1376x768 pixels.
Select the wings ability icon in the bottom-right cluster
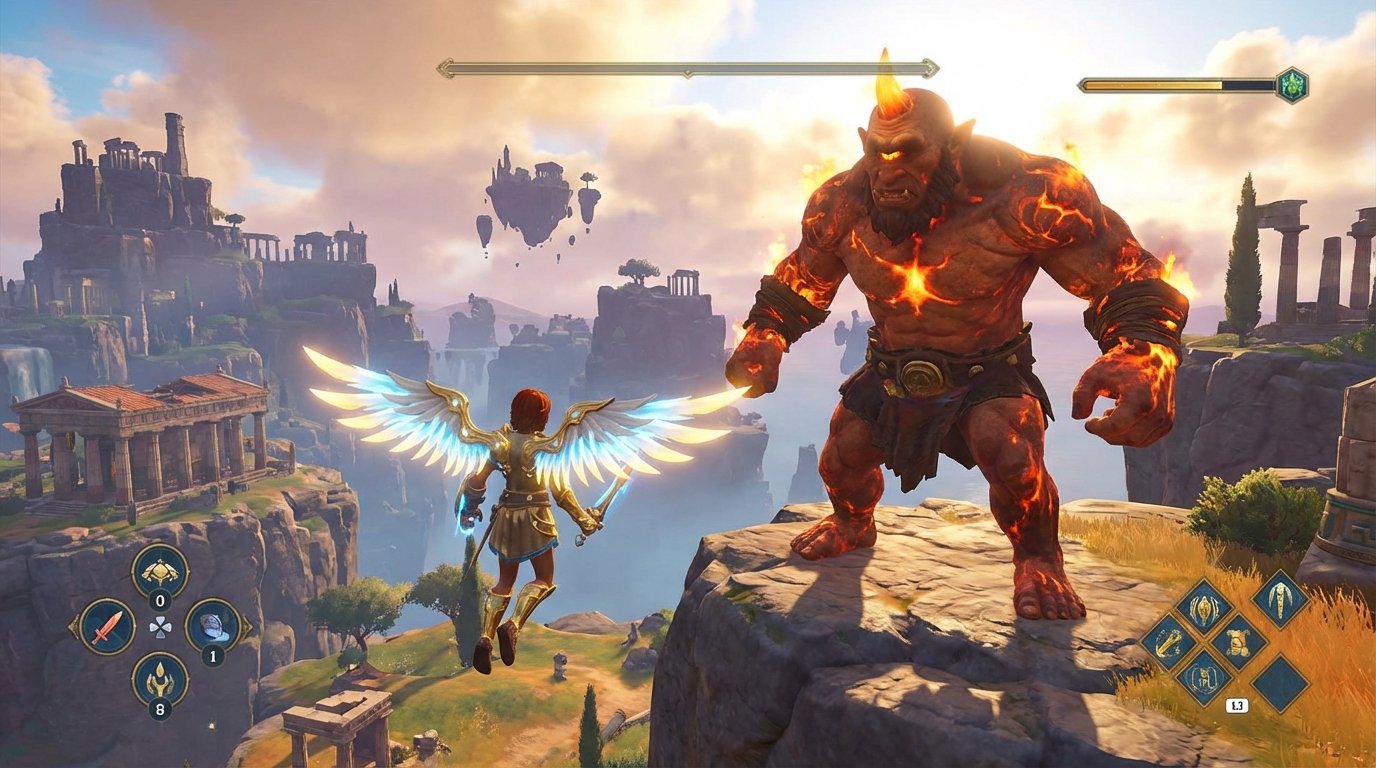click(x=1281, y=599)
